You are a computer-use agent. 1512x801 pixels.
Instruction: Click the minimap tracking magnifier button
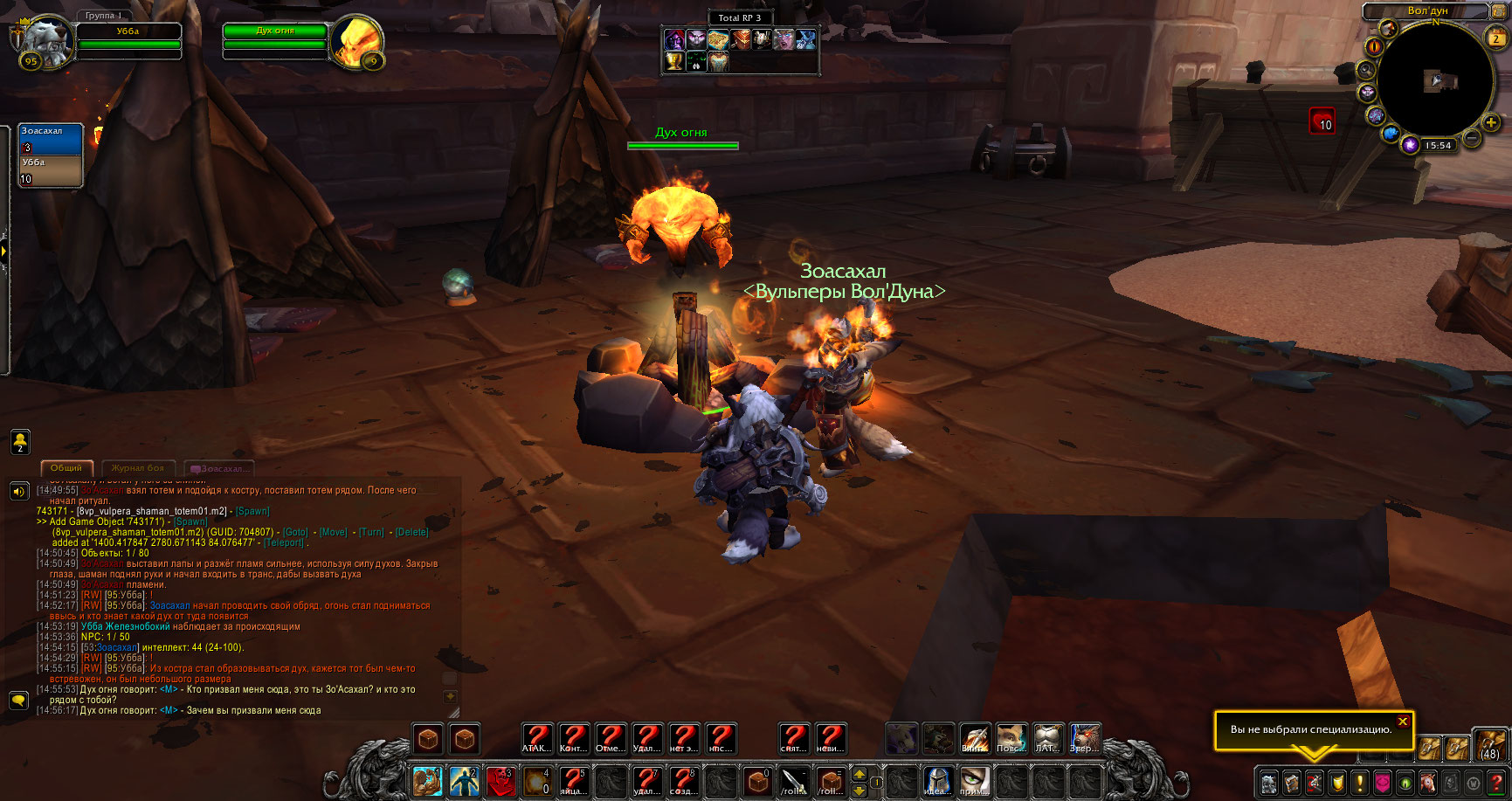(x=1366, y=69)
